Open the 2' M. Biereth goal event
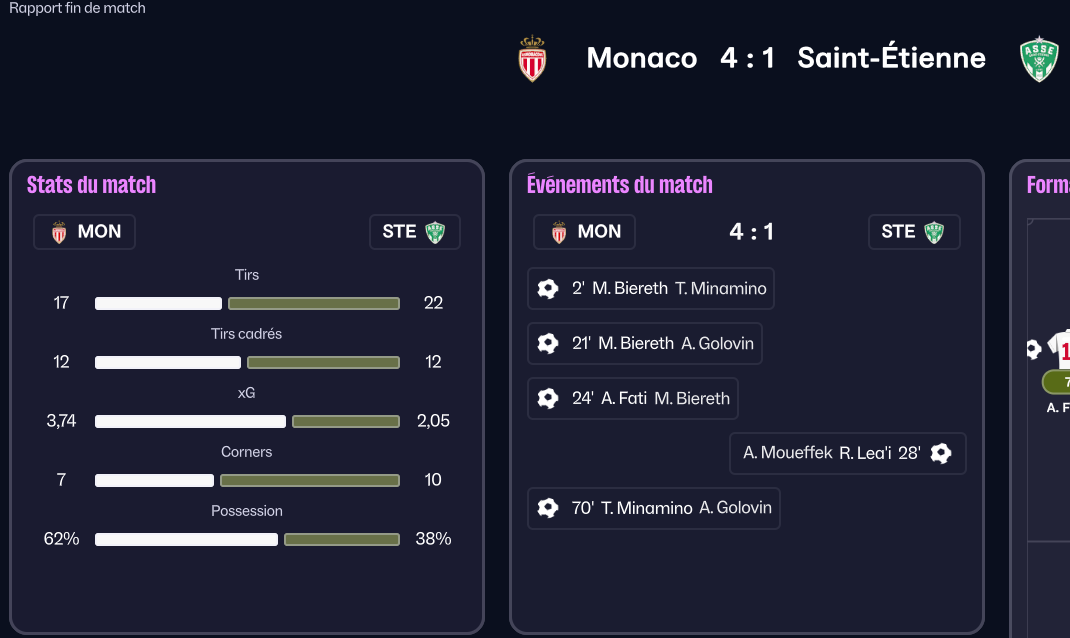The image size is (1070, 638). [x=650, y=289]
